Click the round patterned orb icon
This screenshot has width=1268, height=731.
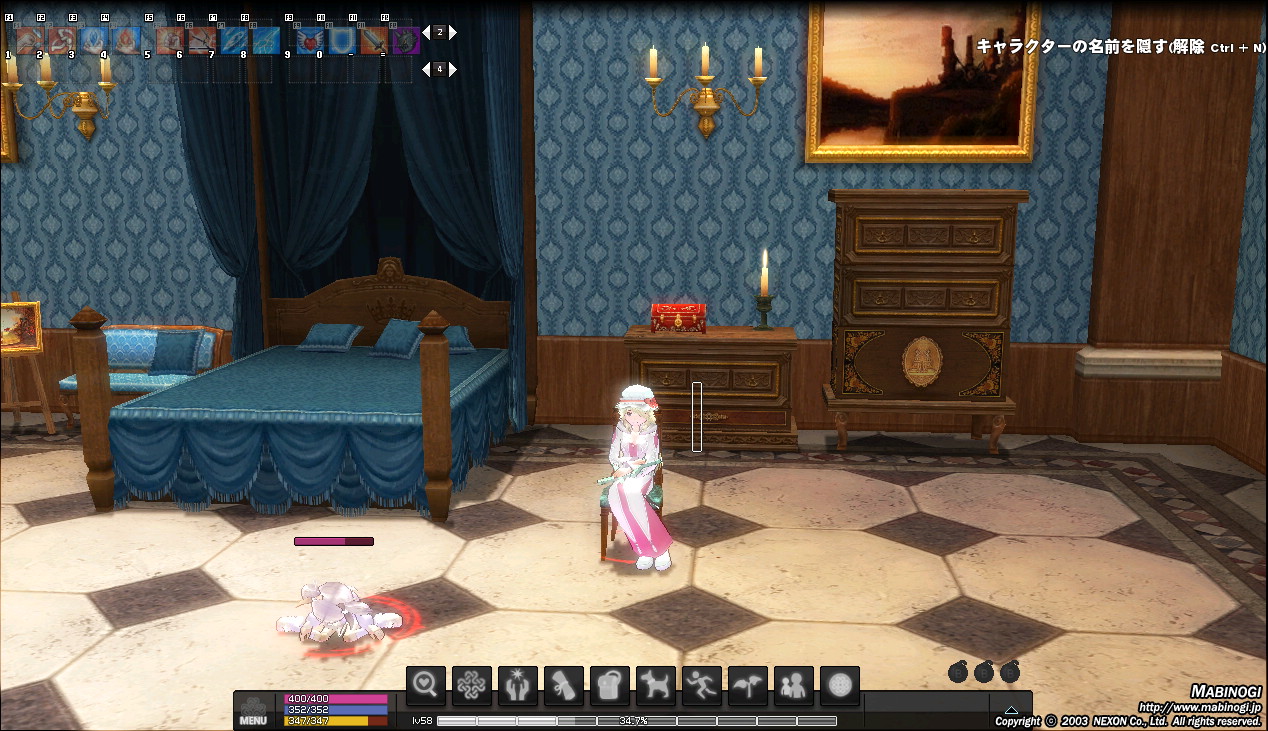840,686
